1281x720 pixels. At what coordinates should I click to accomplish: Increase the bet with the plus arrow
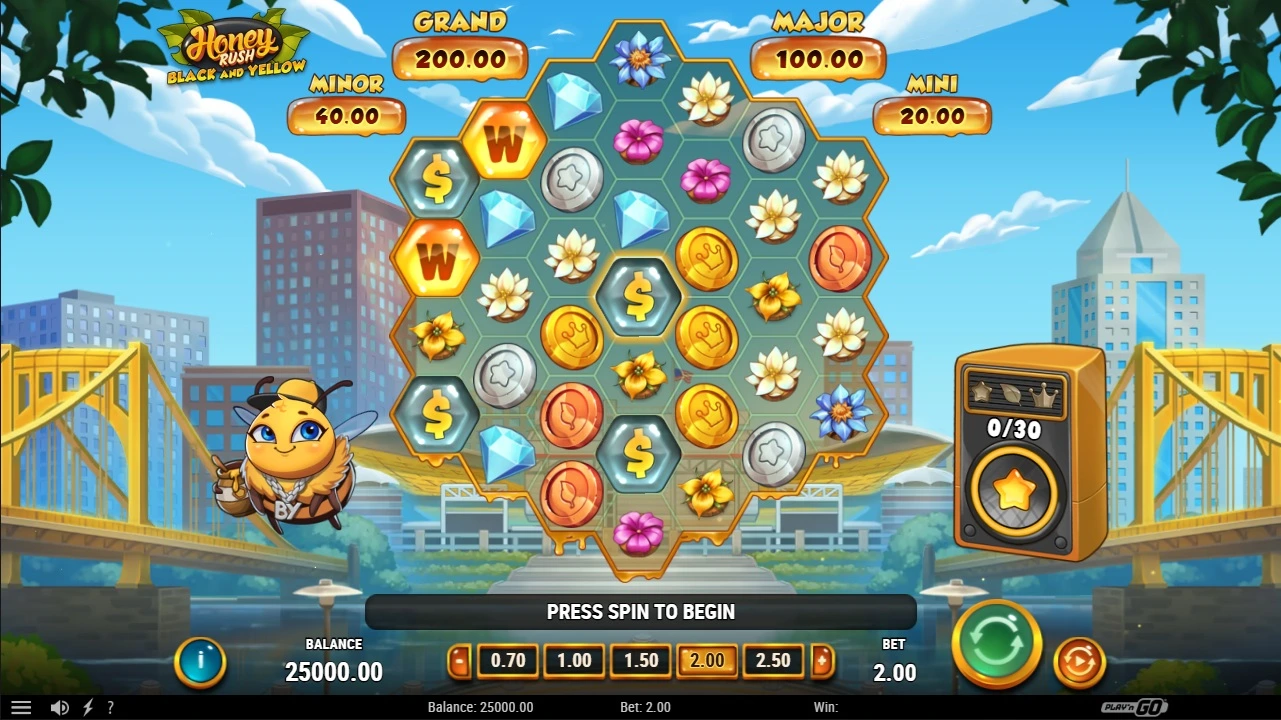(x=822, y=661)
